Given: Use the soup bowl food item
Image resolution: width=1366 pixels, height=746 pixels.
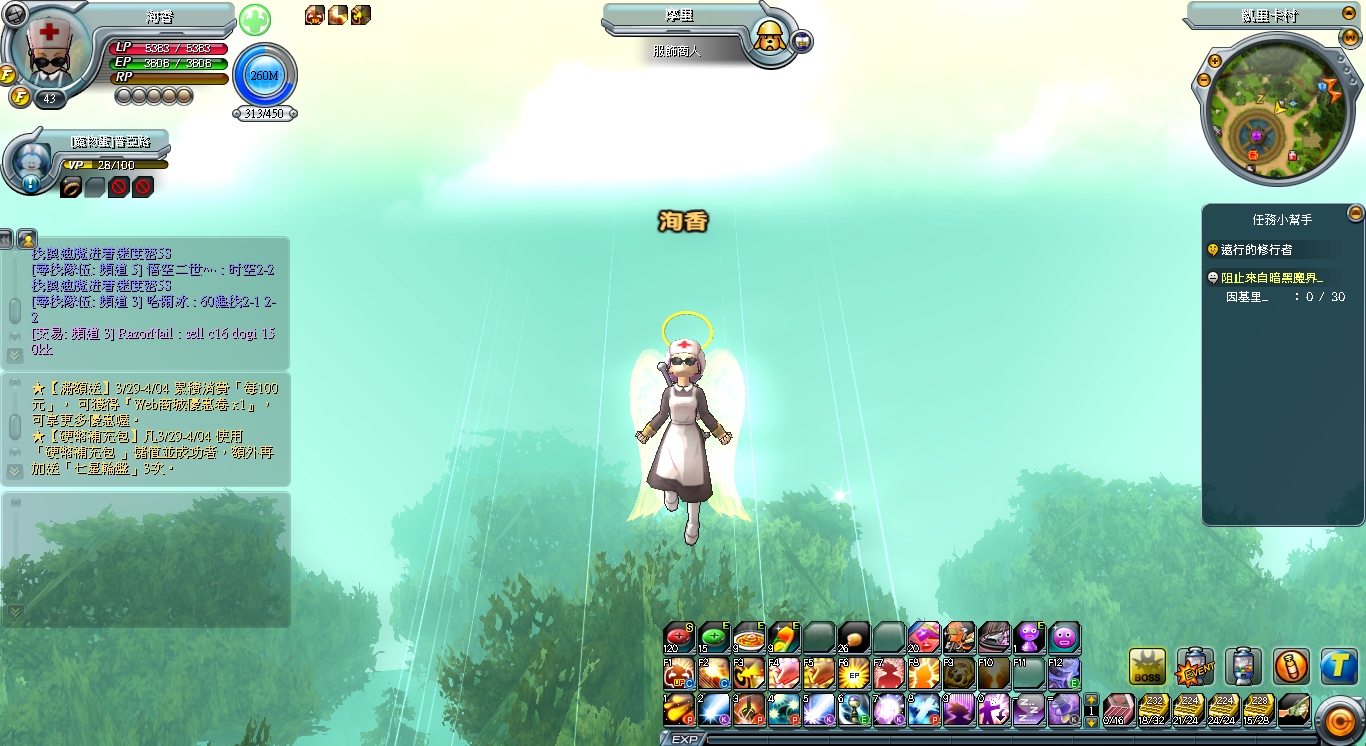Looking at the screenshot, I should pyautogui.click(x=749, y=637).
